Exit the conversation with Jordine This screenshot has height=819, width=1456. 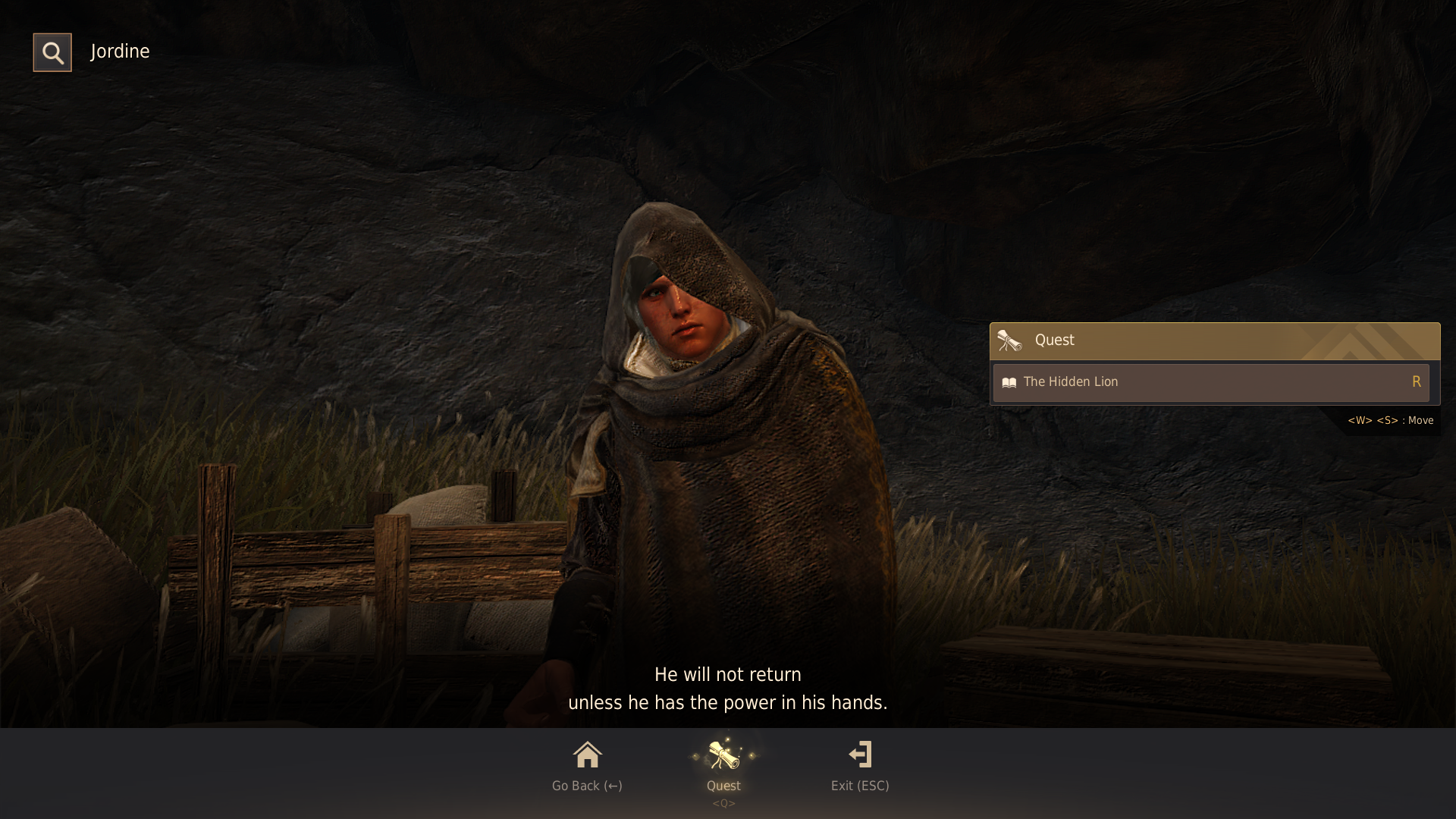coord(860,764)
